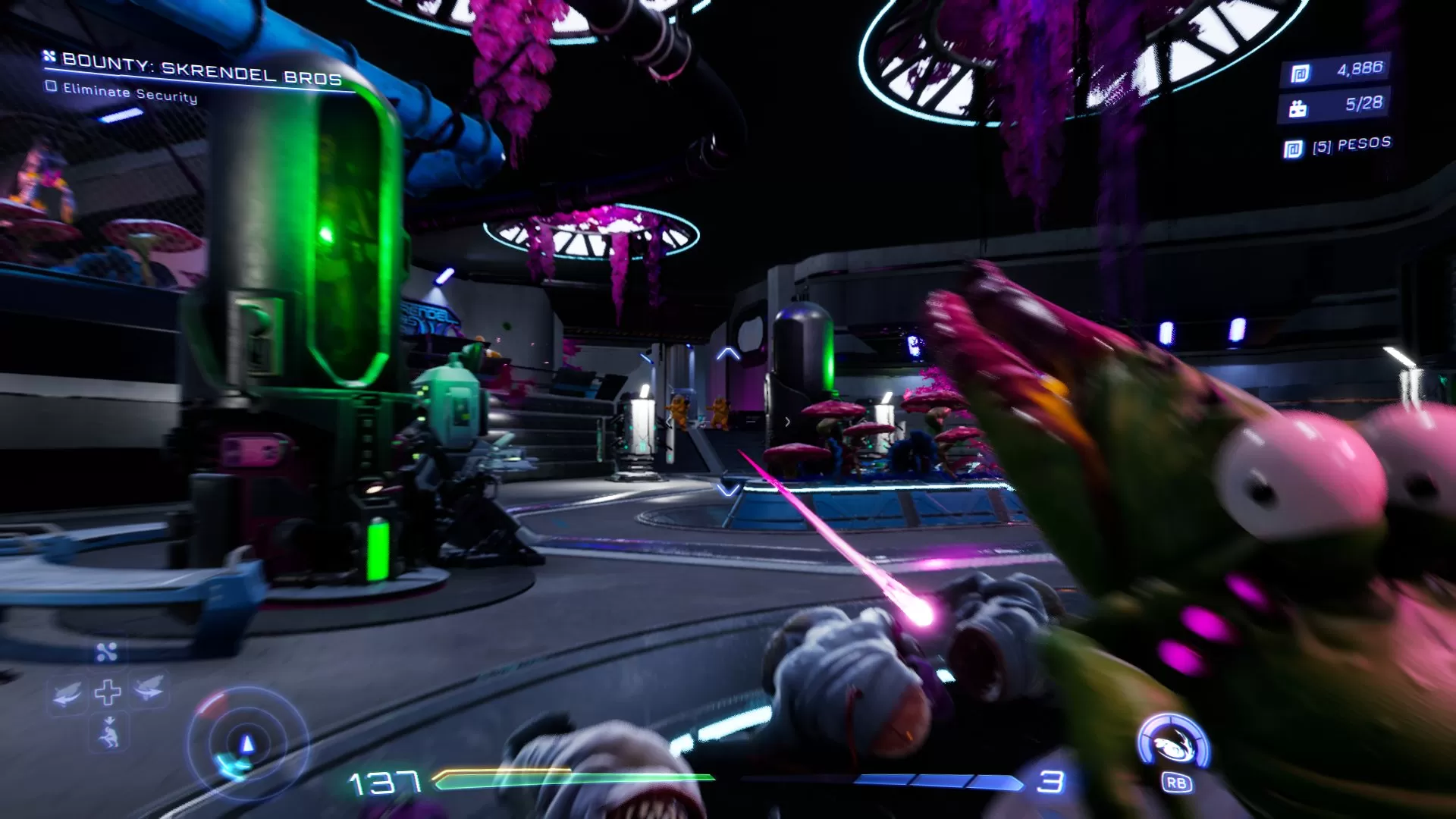The height and width of the screenshot is (819, 1456).
Task: Click the pesos currency icon showing 4,886
Action: point(1301,73)
